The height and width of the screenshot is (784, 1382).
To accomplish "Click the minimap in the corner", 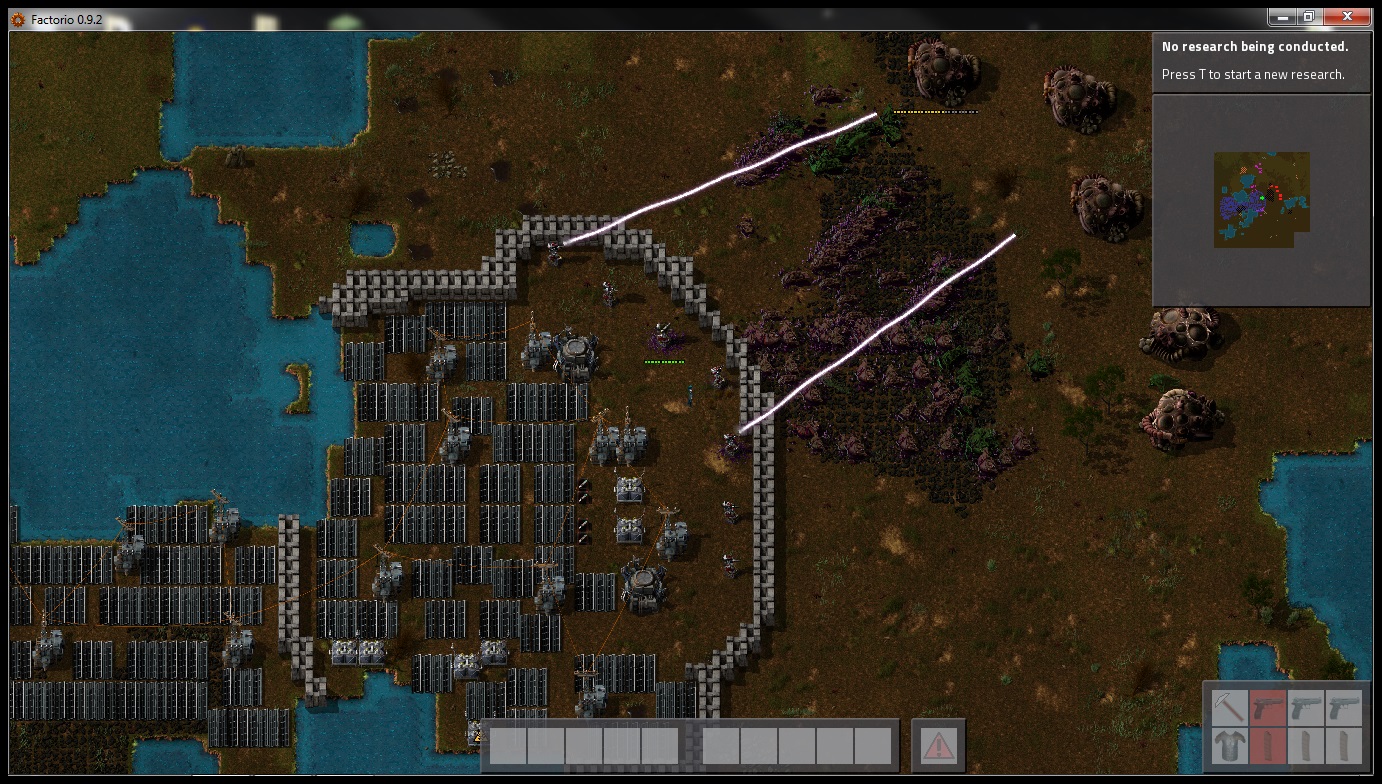I will click(x=1261, y=200).
